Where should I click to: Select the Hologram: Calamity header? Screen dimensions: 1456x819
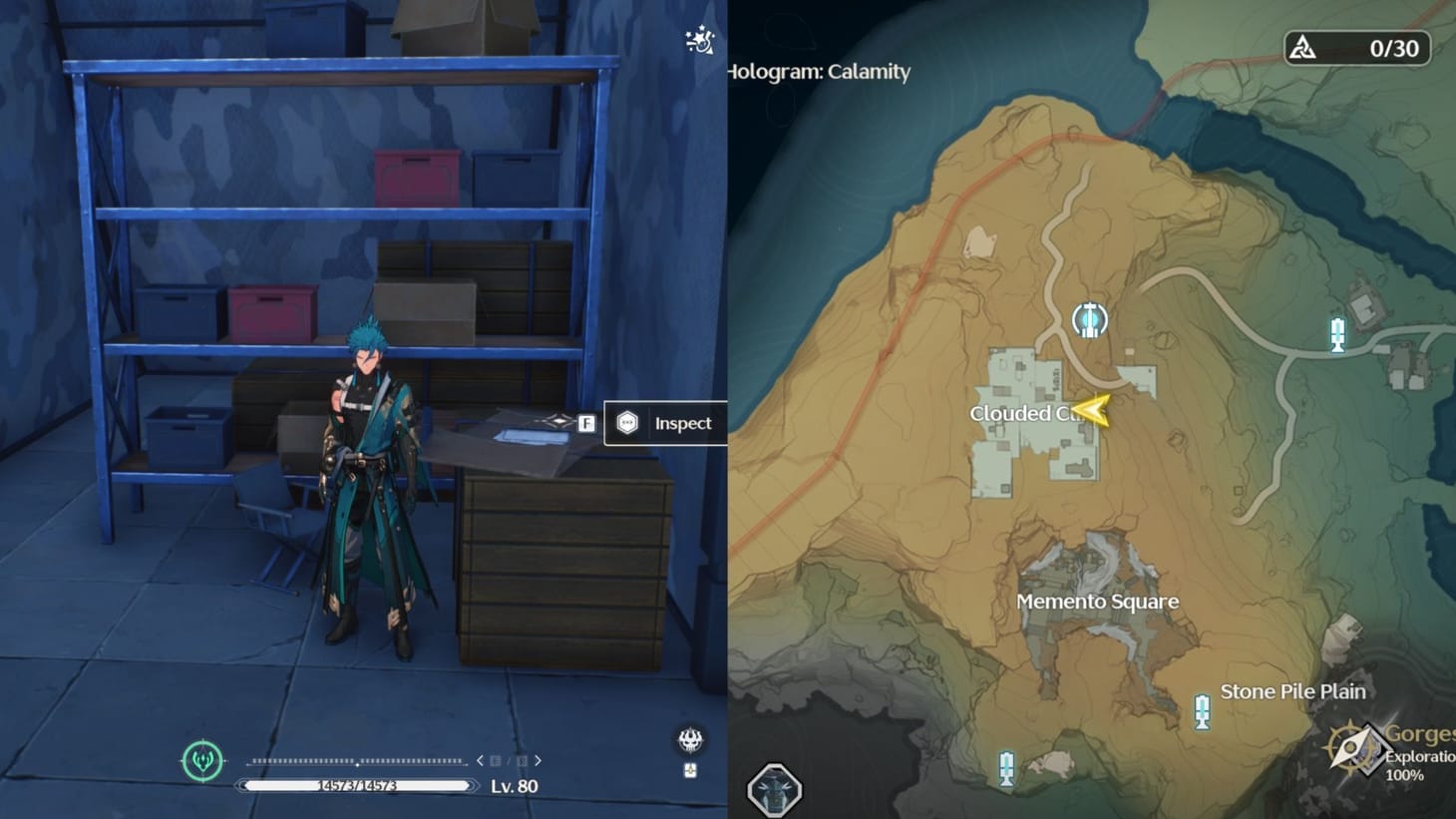pos(818,71)
